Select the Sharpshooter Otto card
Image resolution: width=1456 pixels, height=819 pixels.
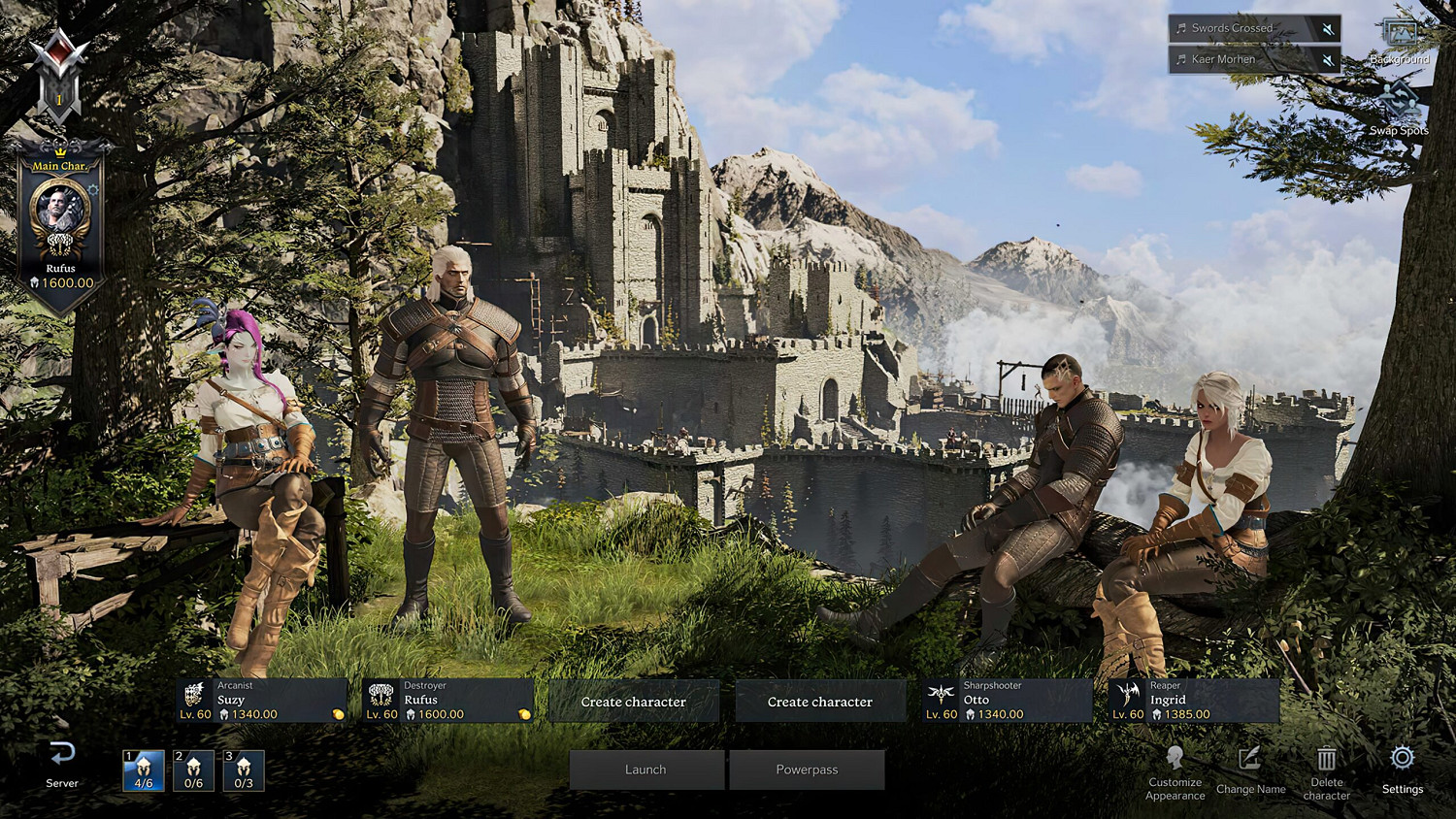1008,701
